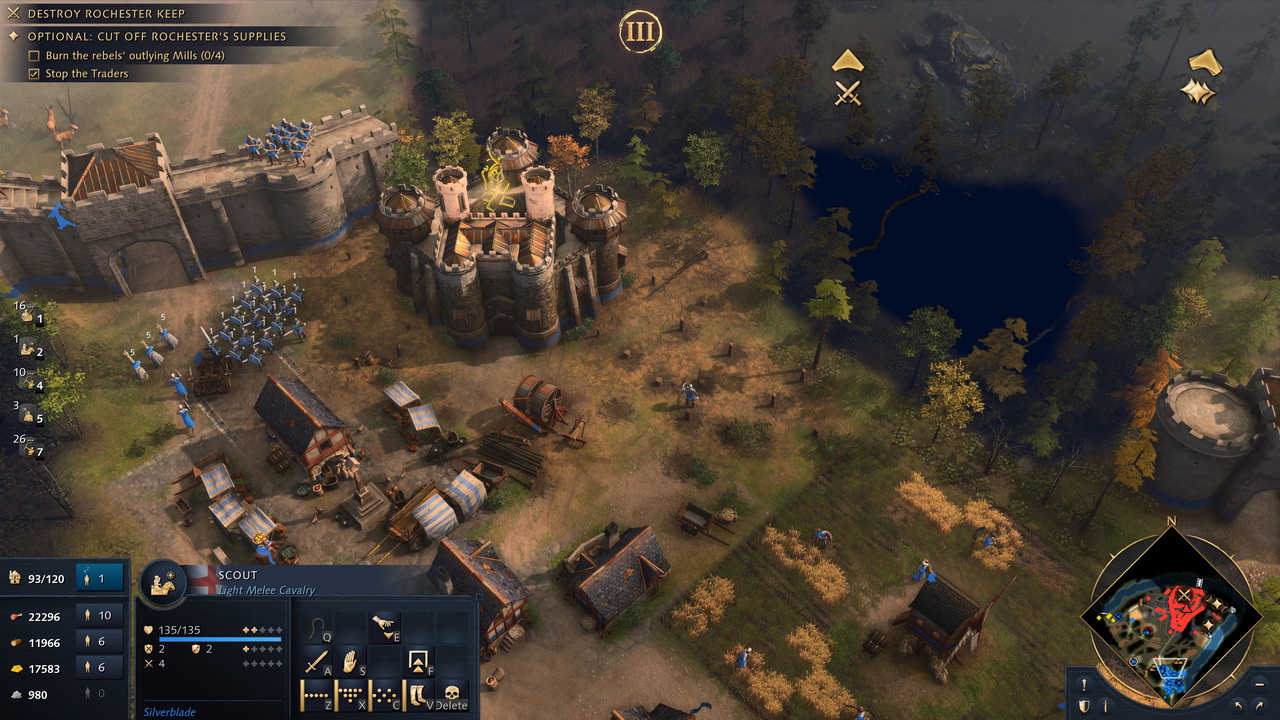Issue the skull Delete unit command

[x=451, y=694]
